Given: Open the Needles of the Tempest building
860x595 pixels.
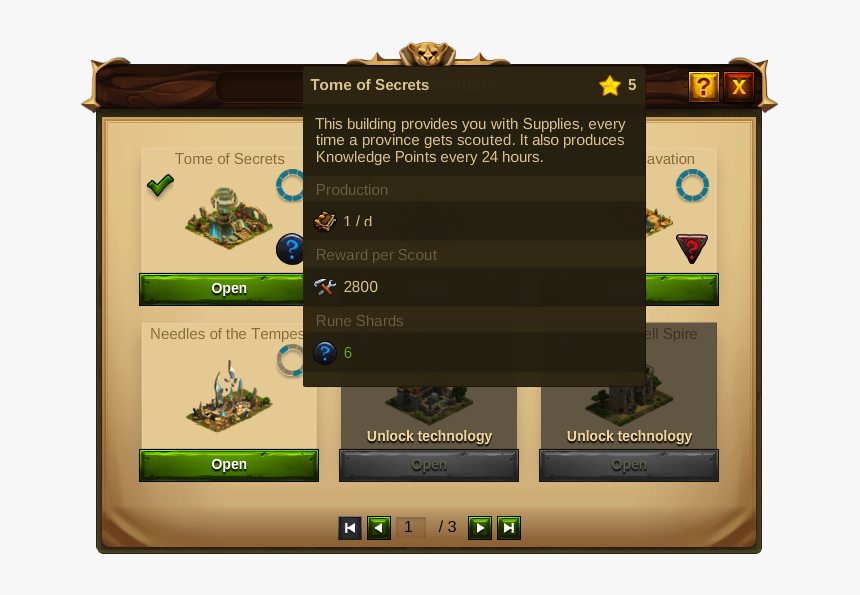Looking at the screenshot, I should [228, 465].
